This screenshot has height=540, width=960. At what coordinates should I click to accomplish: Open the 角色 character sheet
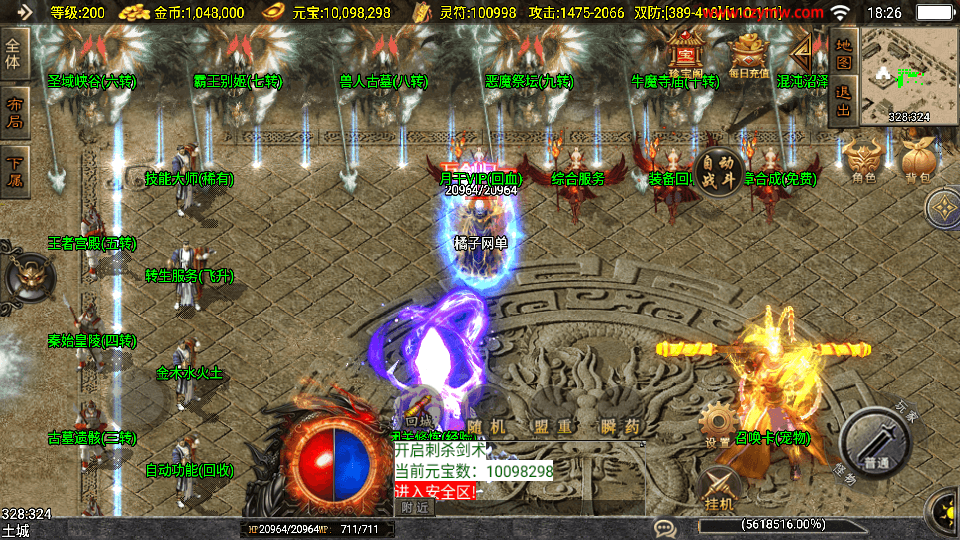pos(865,160)
